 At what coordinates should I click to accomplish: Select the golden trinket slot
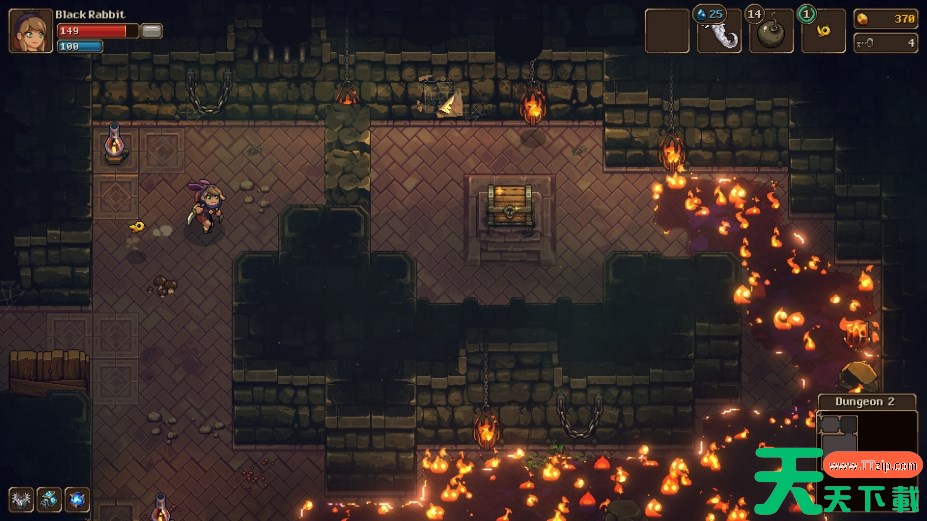pos(823,31)
